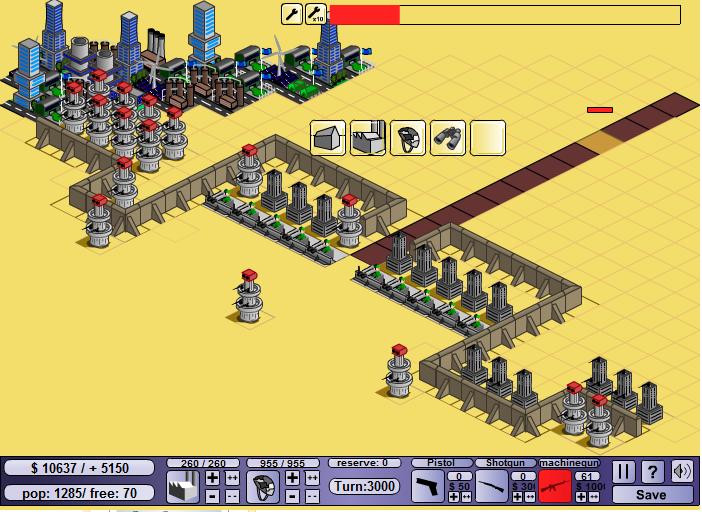
Task: Pause the game
Action: (x=624, y=471)
